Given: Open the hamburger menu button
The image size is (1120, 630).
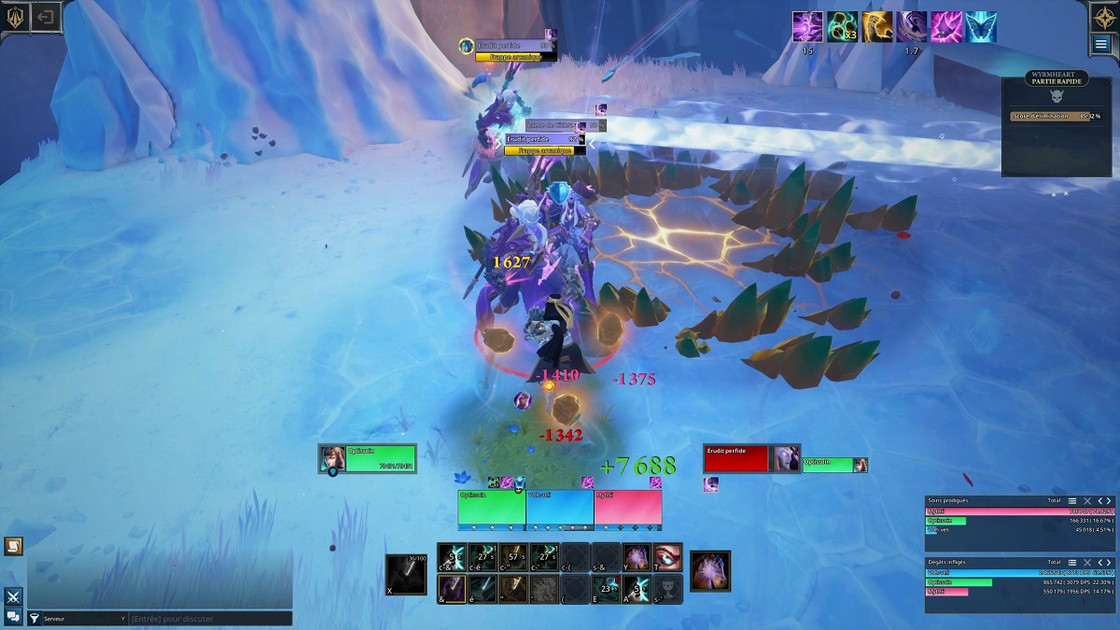Looking at the screenshot, I should 1101,44.
